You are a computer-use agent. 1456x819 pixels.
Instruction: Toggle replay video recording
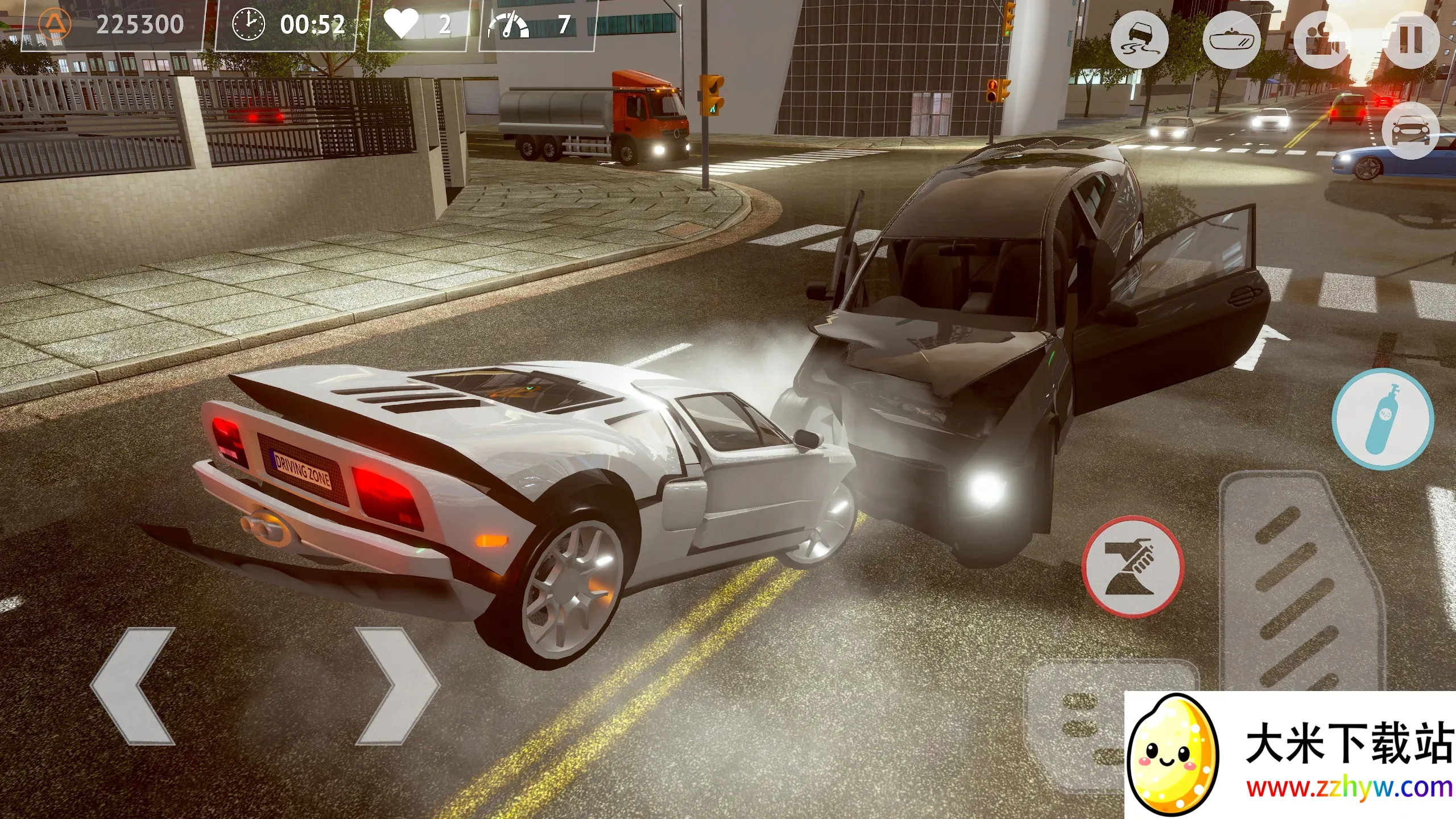click(x=1319, y=40)
